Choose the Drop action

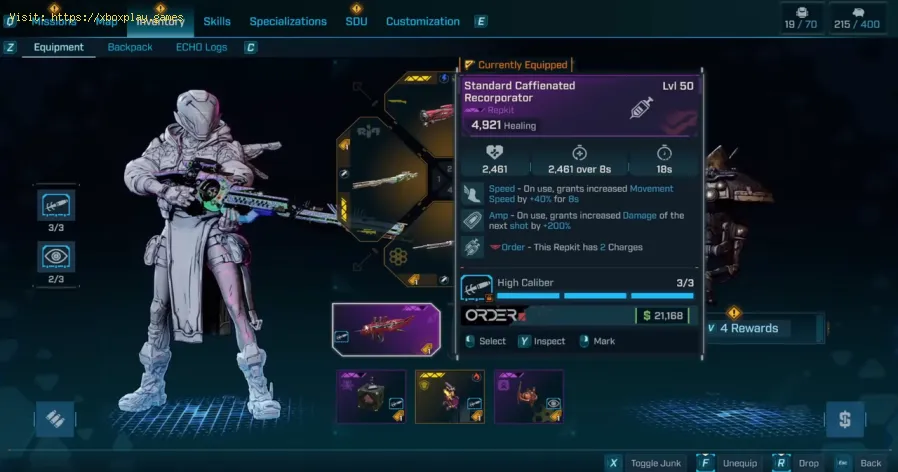799,463
